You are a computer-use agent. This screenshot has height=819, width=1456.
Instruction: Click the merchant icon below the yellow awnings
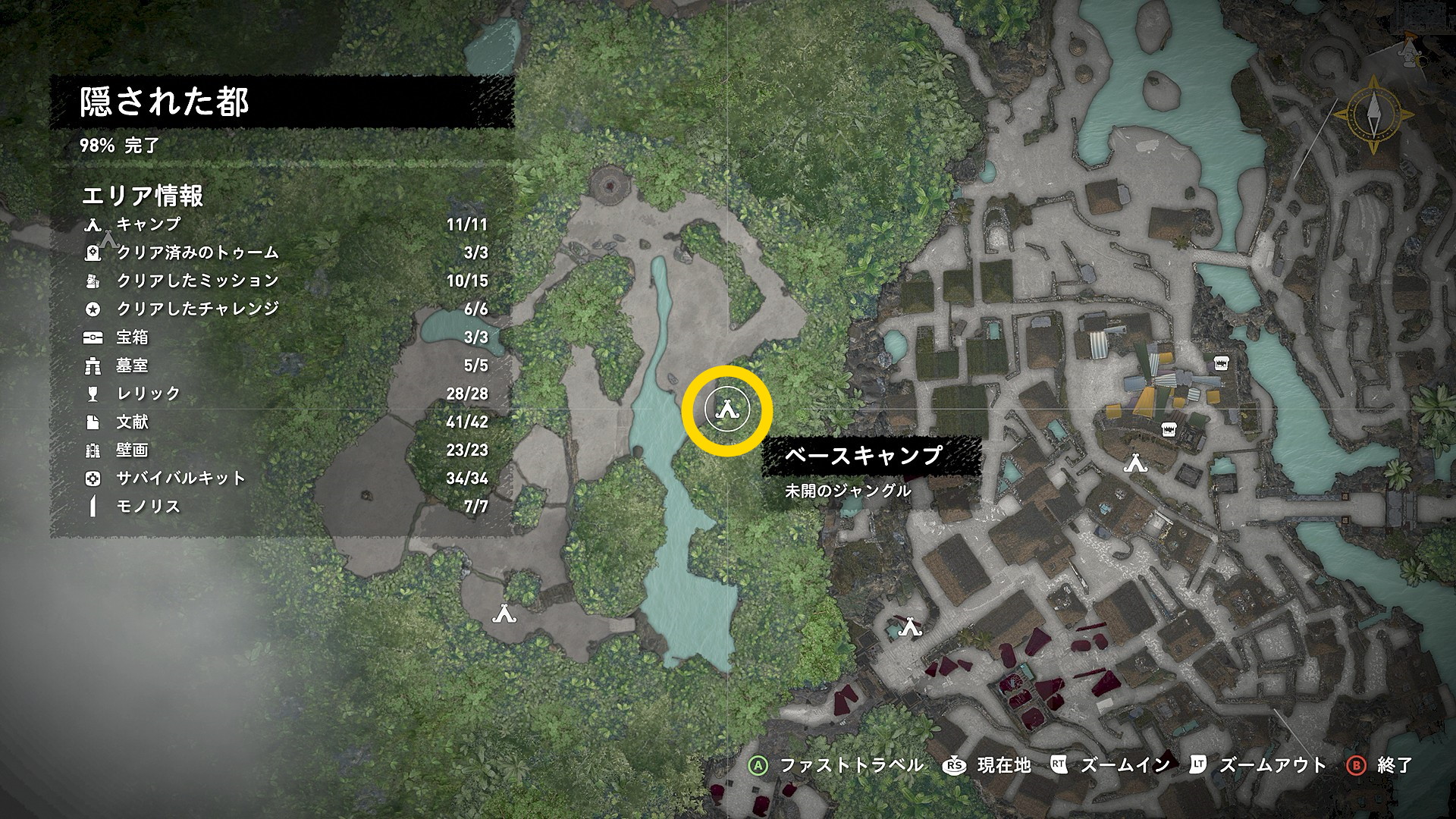coord(1169,430)
